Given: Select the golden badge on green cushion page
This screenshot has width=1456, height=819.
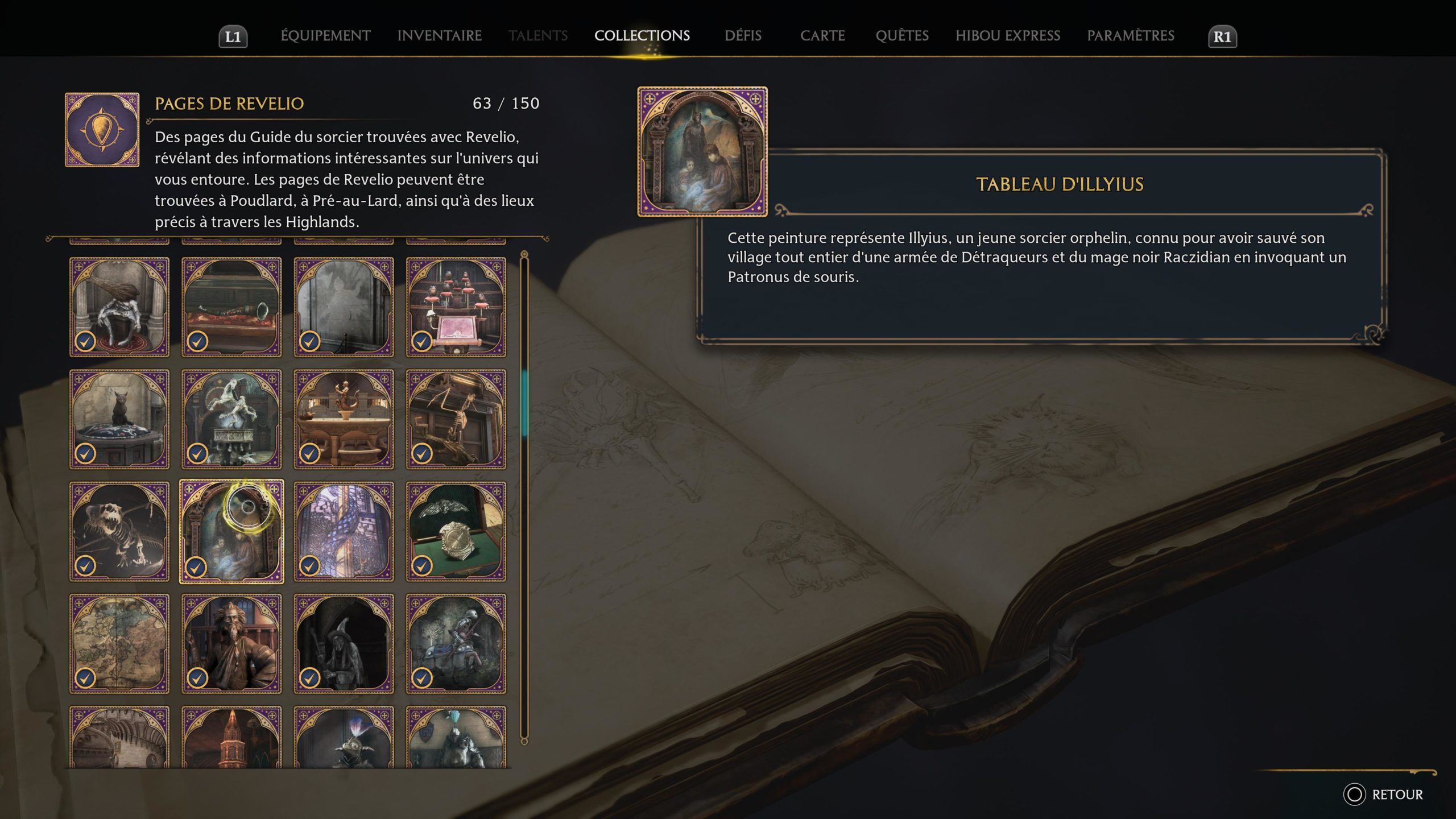Looking at the screenshot, I should tap(456, 531).
